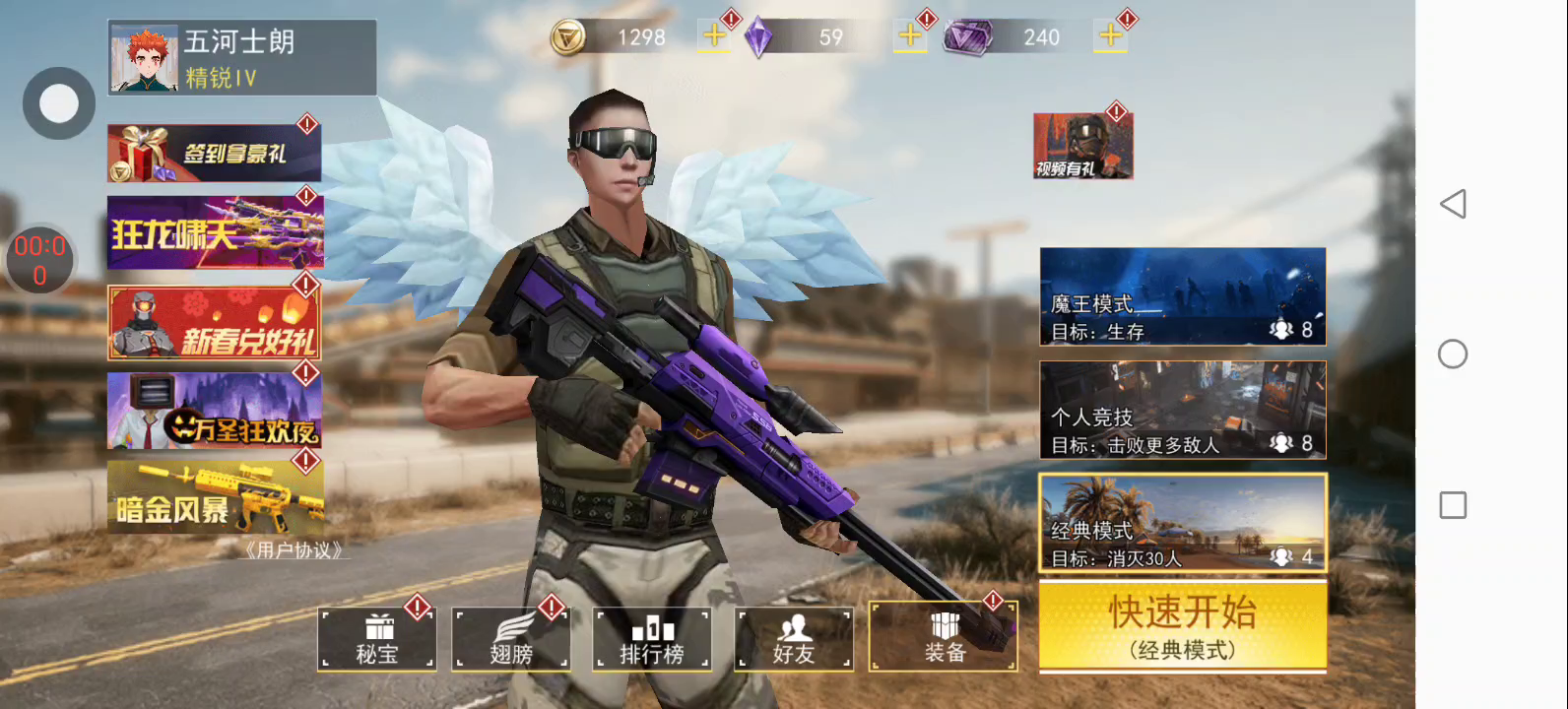Screen dimensions: 1568x709
Task: Open the 狂龙啸天 event banner
Action: [x=214, y=232]
